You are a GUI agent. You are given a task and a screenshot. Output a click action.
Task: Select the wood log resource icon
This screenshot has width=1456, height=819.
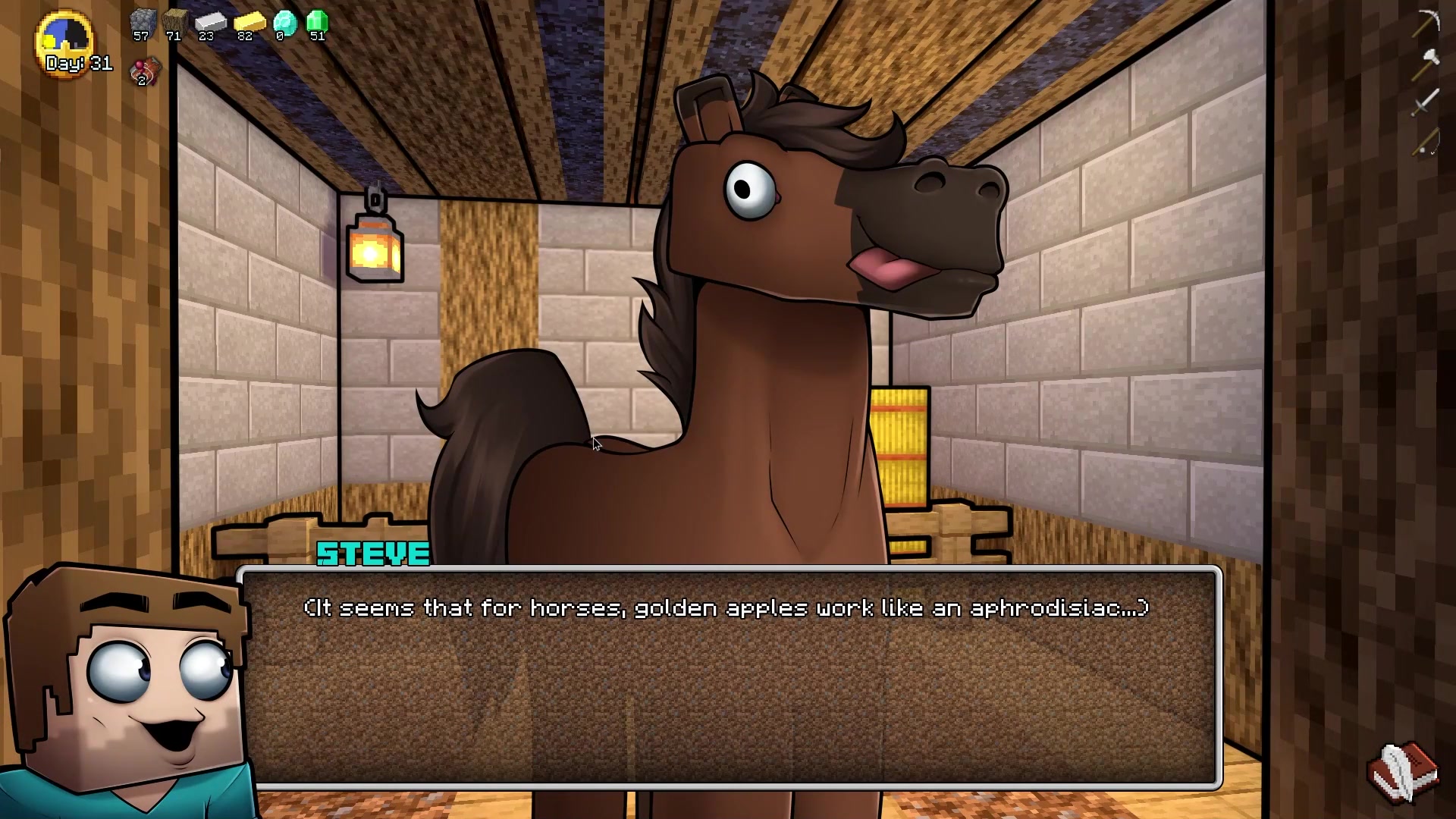(174, 23)
